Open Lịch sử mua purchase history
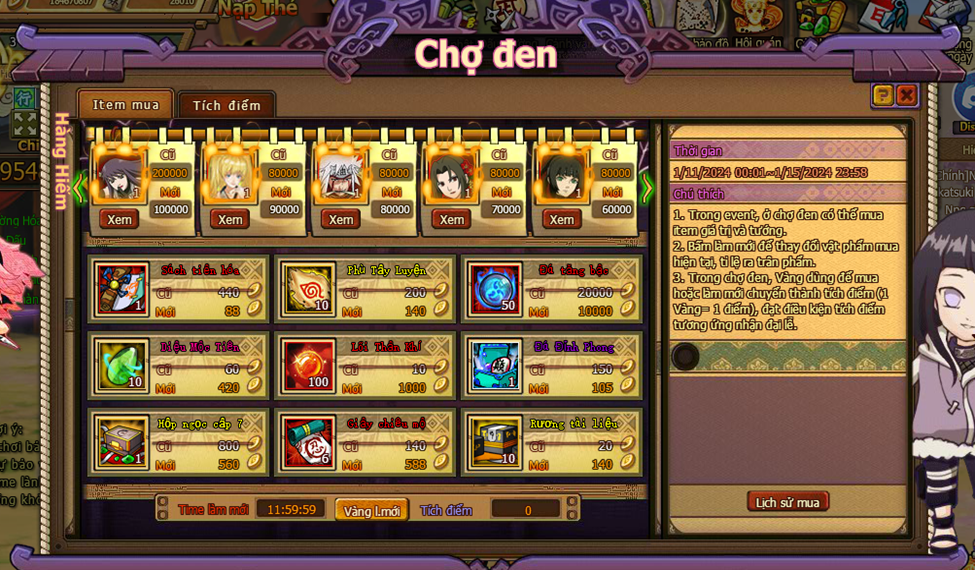975x570 pixels. [x=787, y=502]
